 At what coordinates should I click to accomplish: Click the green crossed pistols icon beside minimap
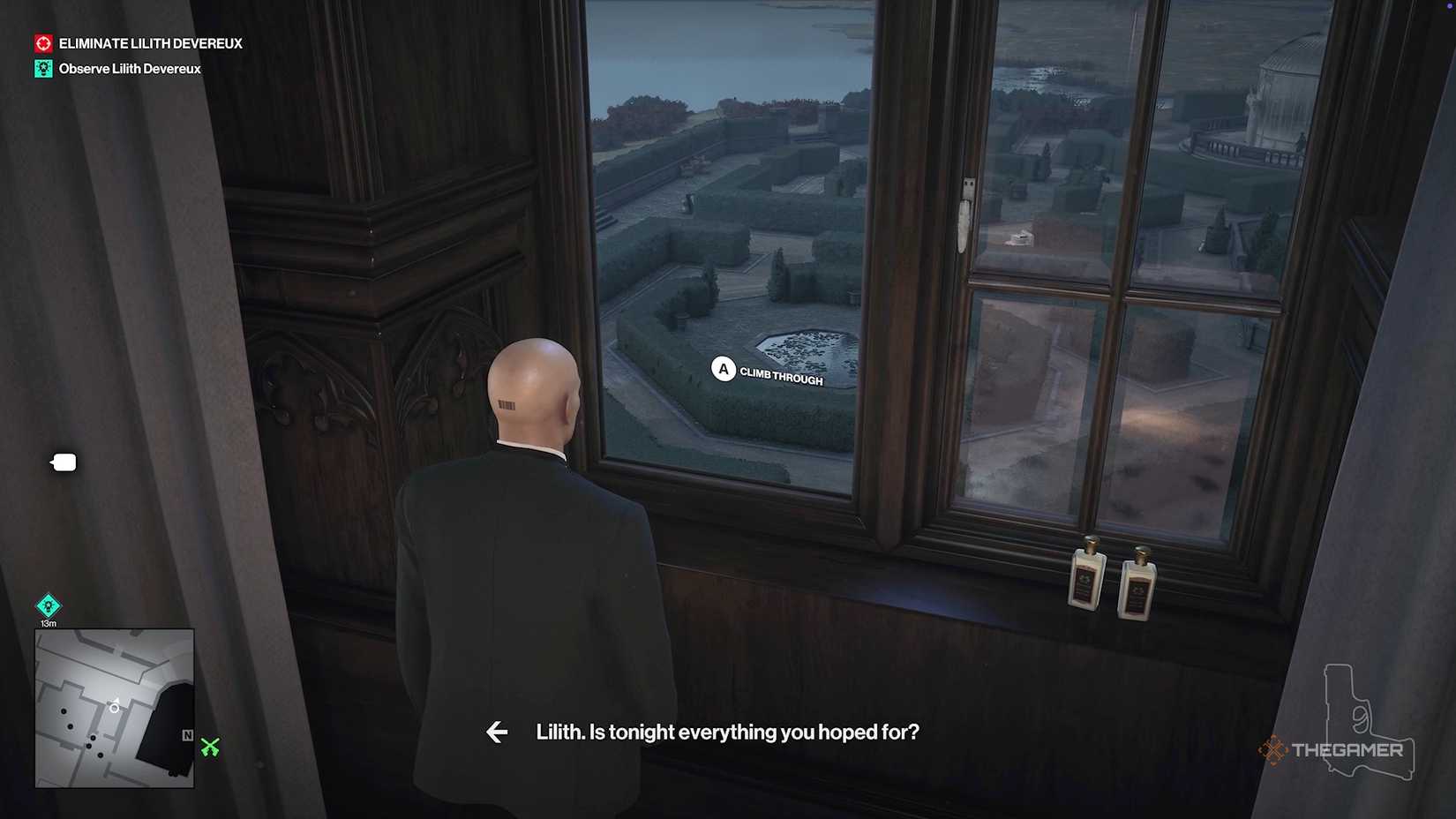pyautogui.click(x=208, y=748)
